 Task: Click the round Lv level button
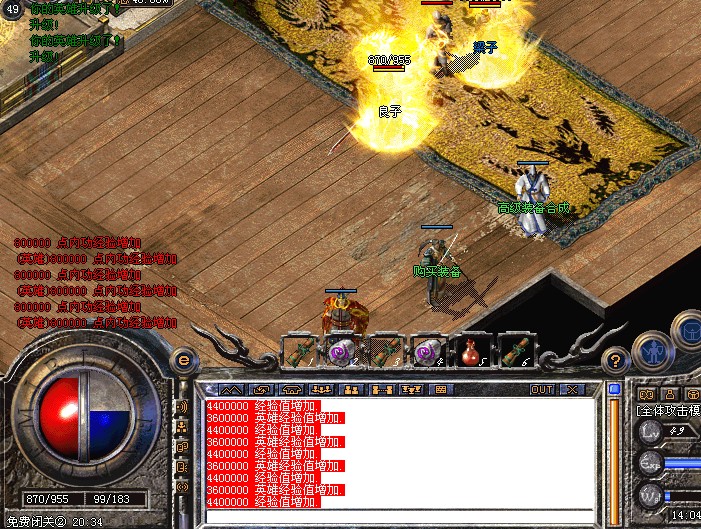(651, 433)
